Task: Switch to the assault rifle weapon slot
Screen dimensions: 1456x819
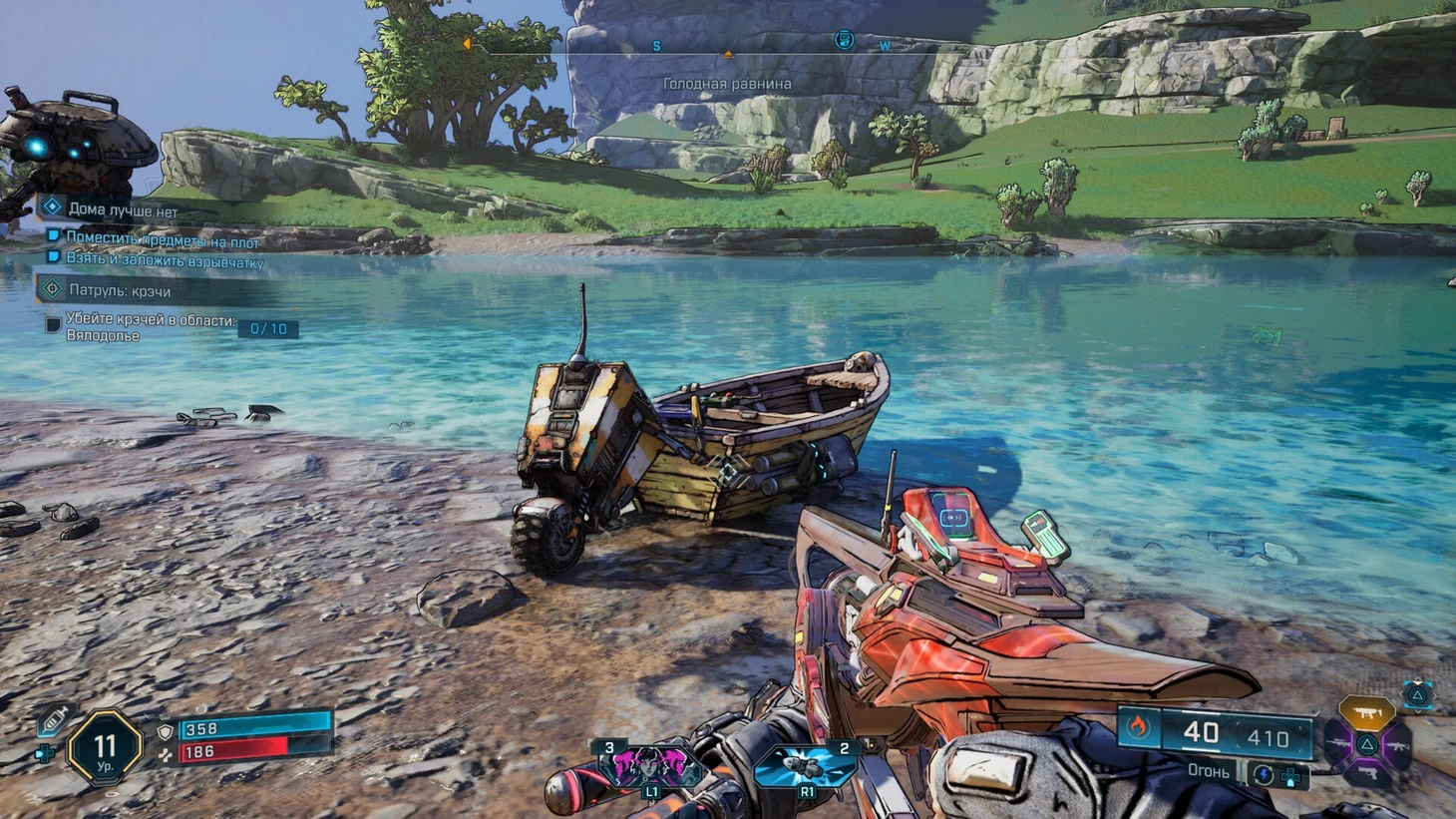Action: (1398, 745)
